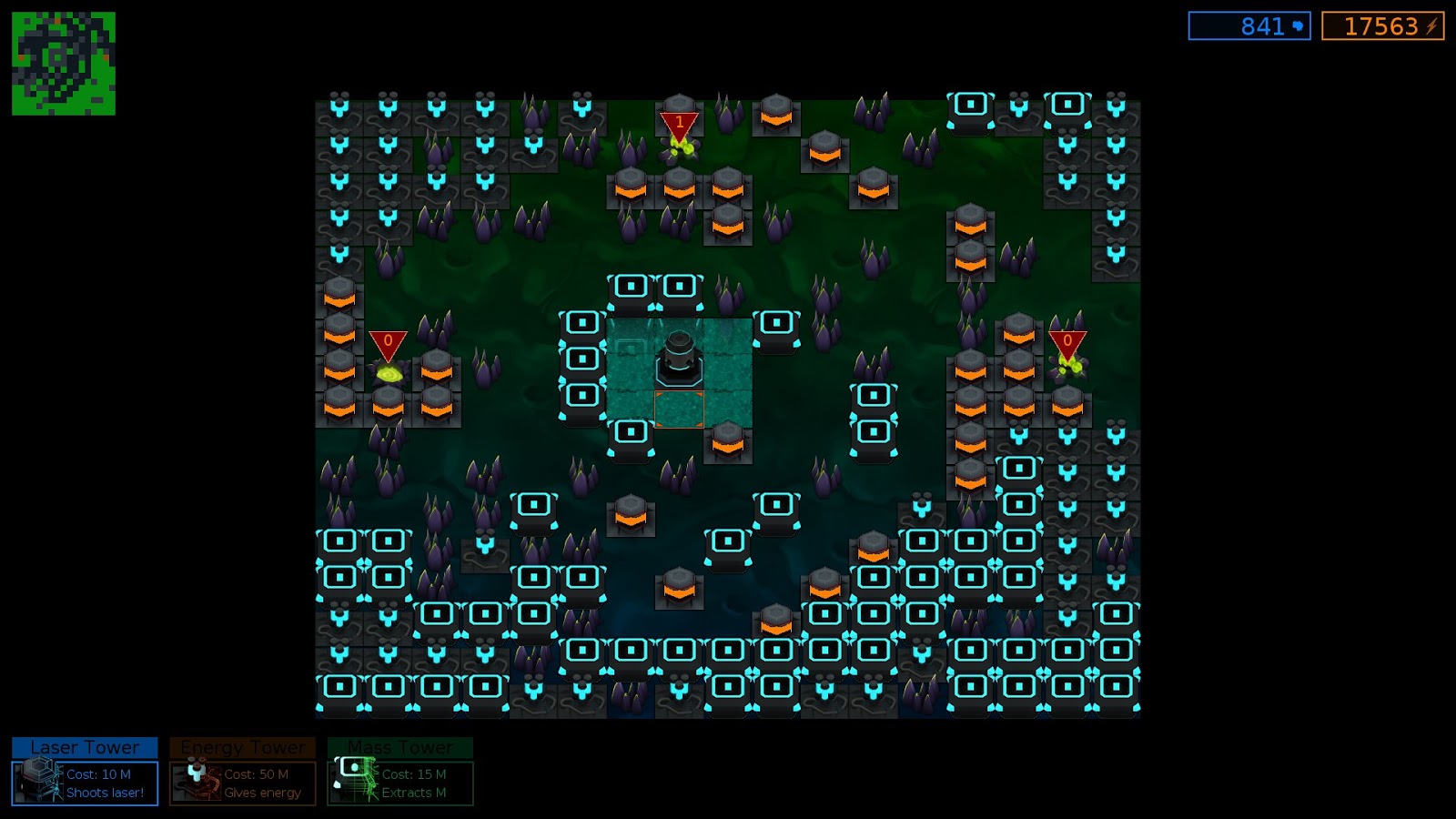Image resolution: width=1456 pixels, height=819 pixels.
Task: Pick the Mass Tower build option
Action: [400, 773]
